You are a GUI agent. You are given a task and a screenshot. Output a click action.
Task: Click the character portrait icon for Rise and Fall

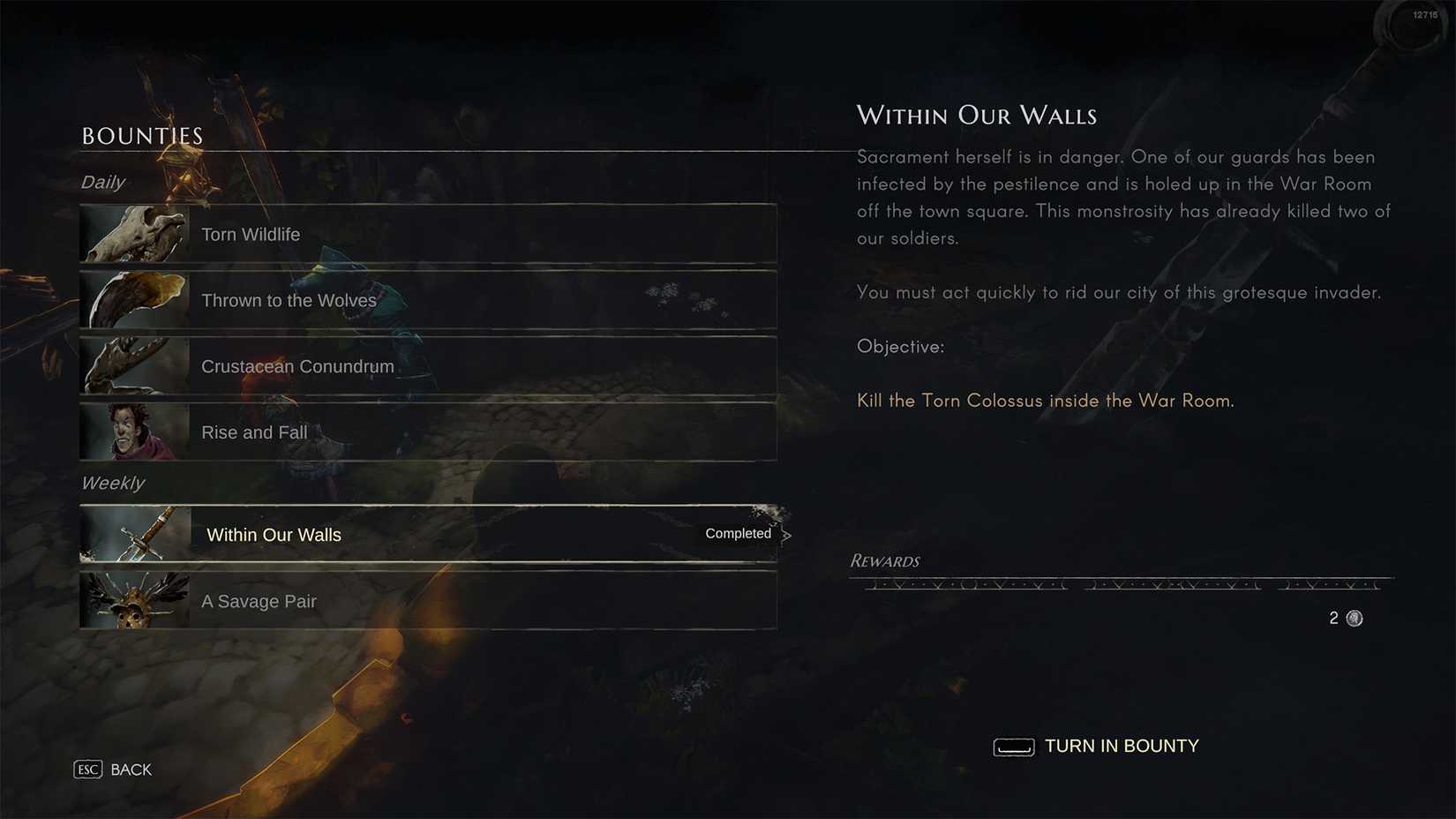point(134,432)
